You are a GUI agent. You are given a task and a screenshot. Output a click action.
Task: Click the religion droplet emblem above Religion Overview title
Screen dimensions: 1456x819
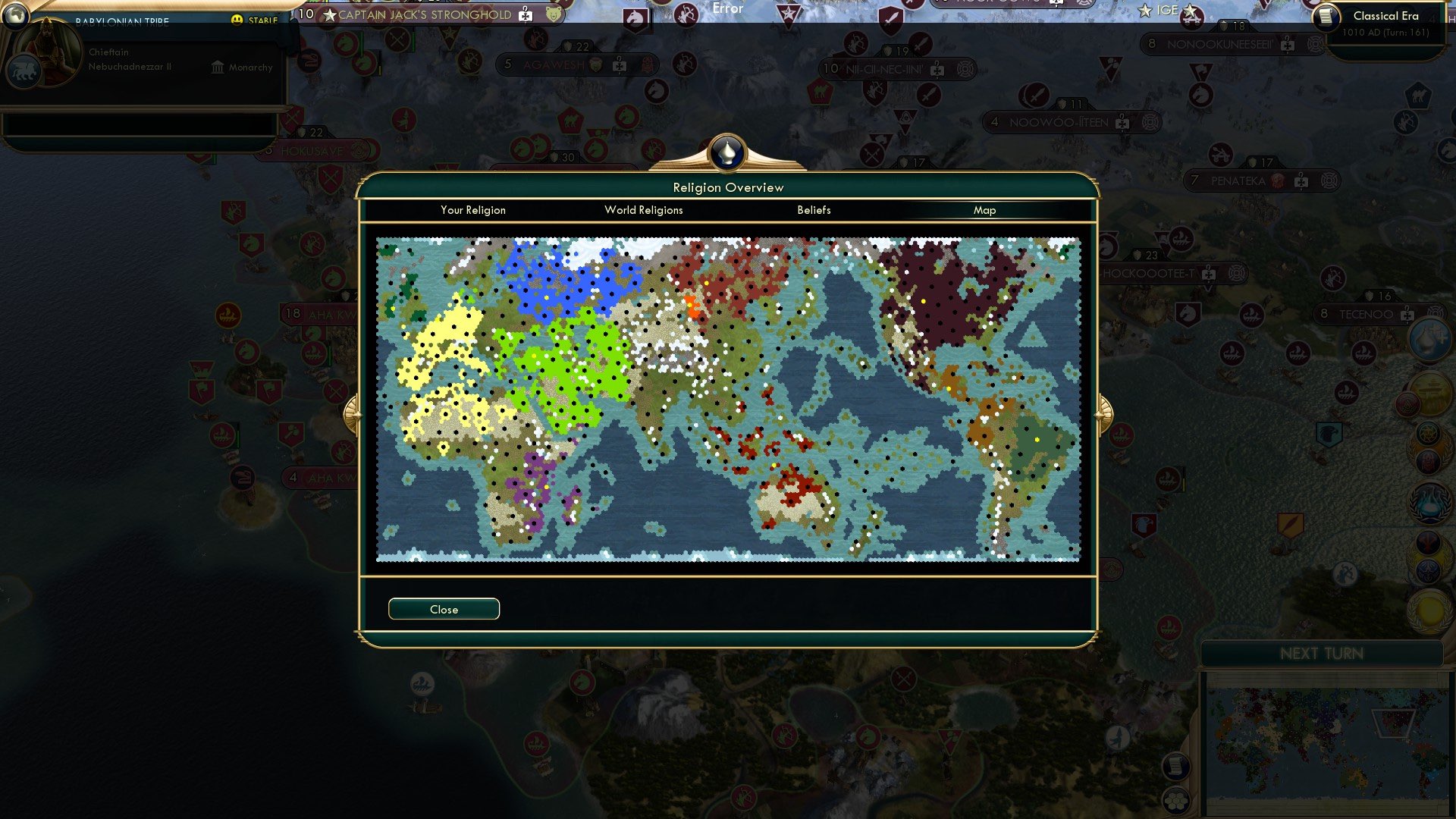tap(727, 152)
